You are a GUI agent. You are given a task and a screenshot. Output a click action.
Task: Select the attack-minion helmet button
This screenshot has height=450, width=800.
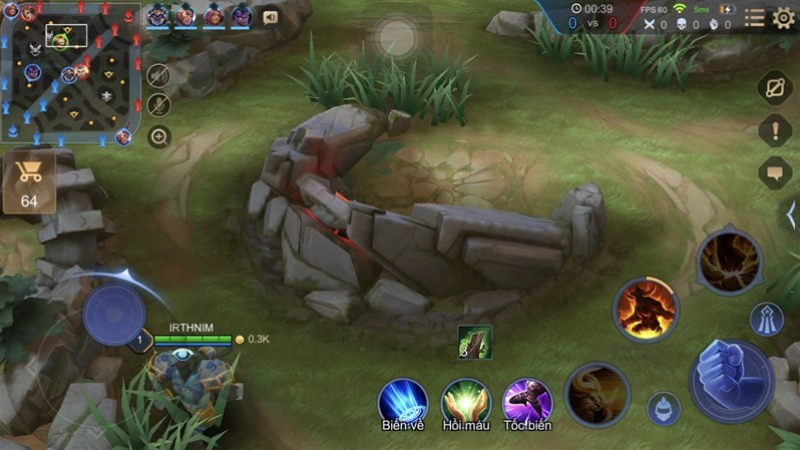click(x=663, y=408)
